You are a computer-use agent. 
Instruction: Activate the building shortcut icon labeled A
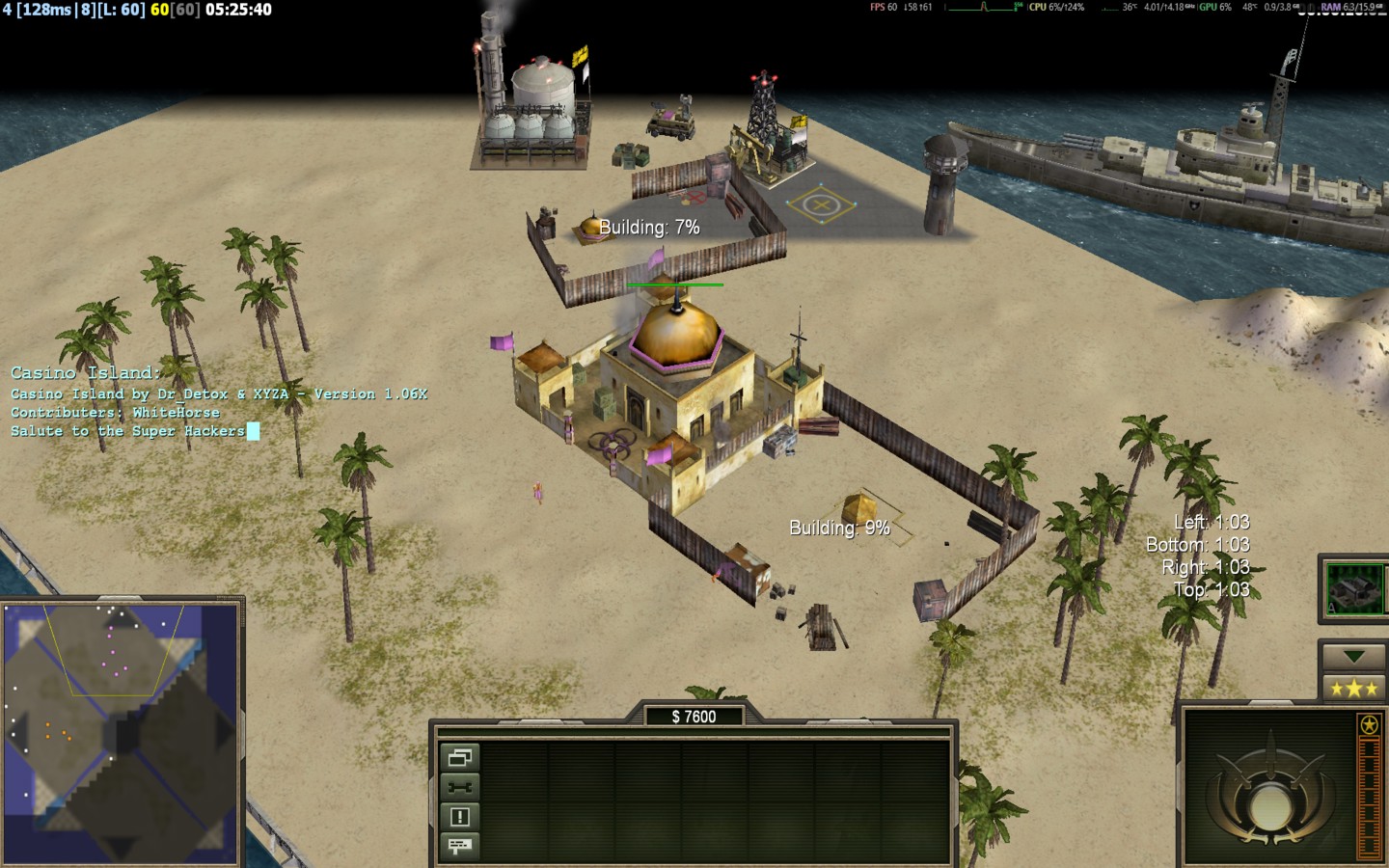1354,587
